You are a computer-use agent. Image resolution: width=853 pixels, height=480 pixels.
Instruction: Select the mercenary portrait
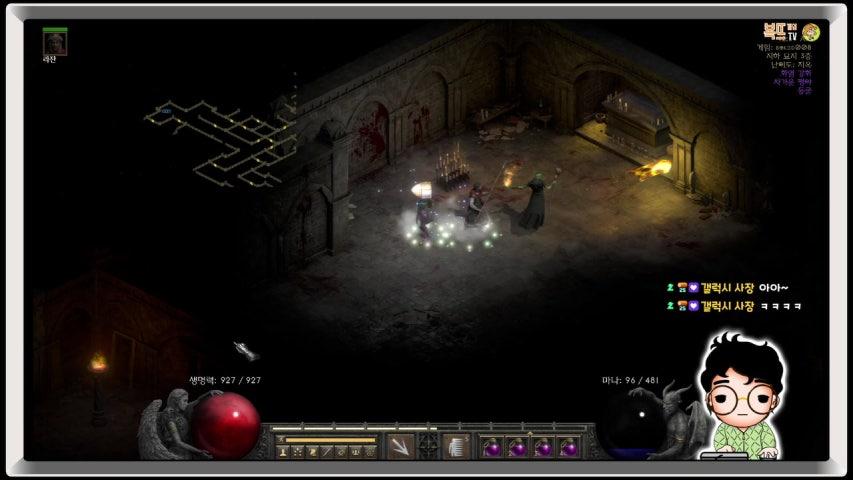tap(55, 42)
